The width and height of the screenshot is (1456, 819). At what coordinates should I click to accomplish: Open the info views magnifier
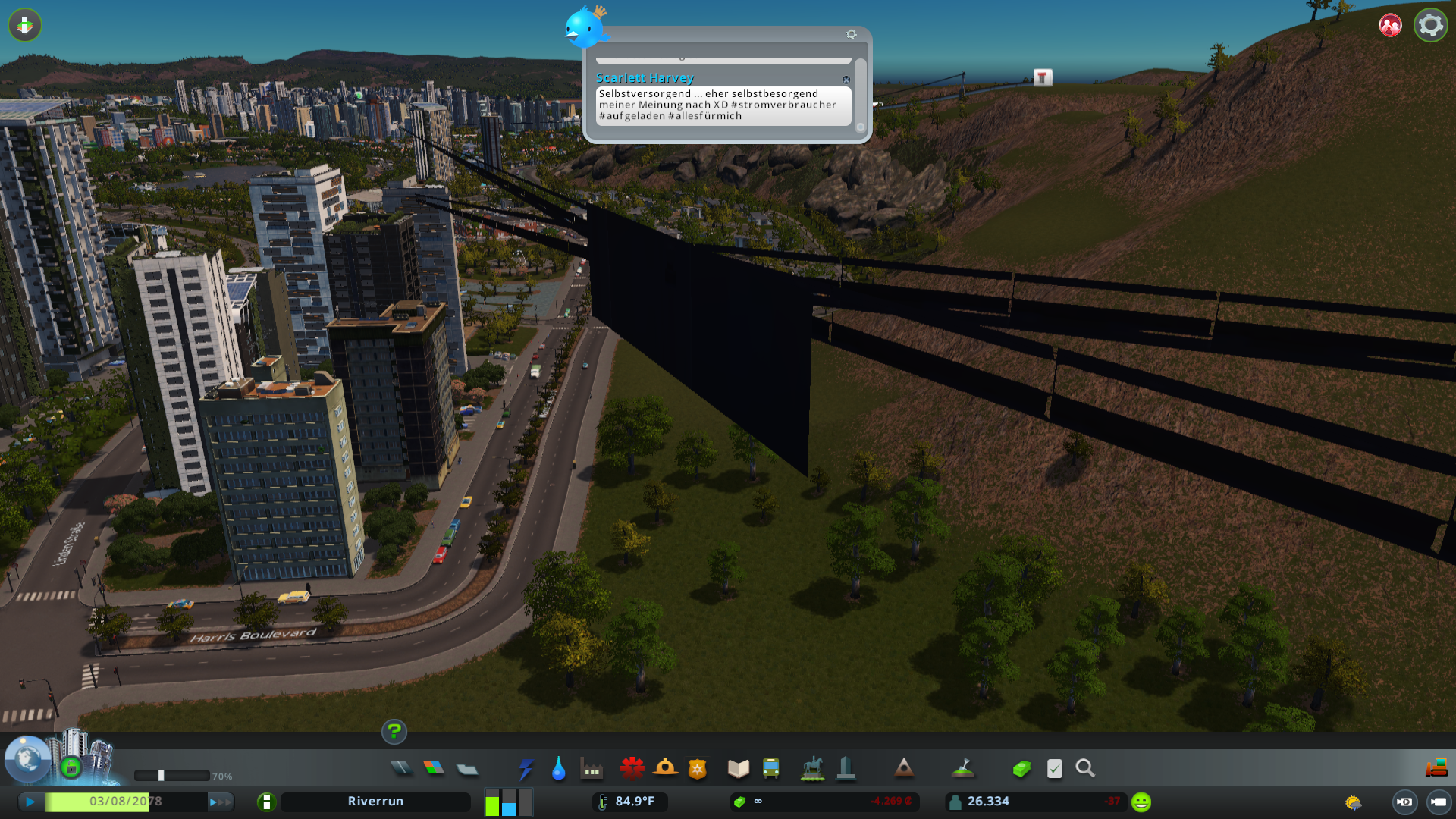pos(1085,768)
